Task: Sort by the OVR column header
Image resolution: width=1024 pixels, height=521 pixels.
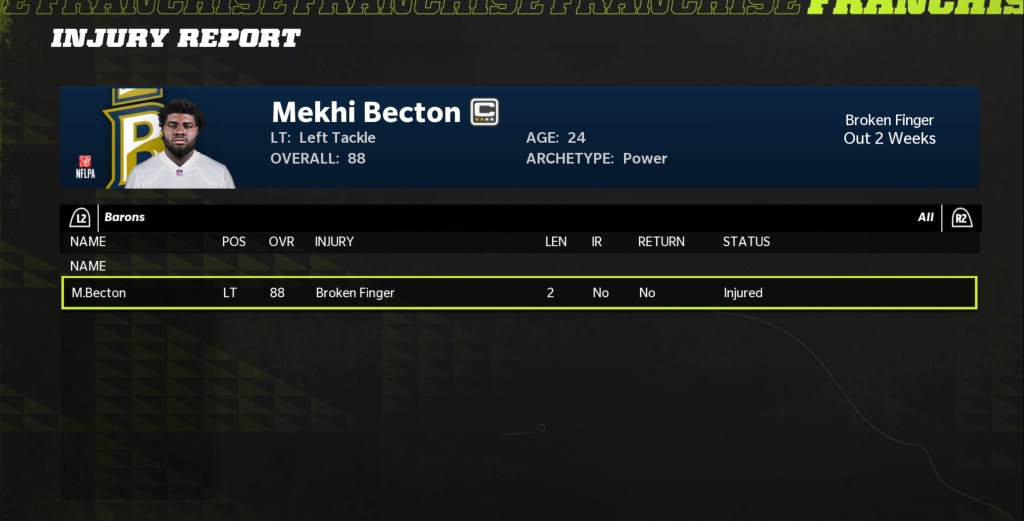Action: (281, 241)
